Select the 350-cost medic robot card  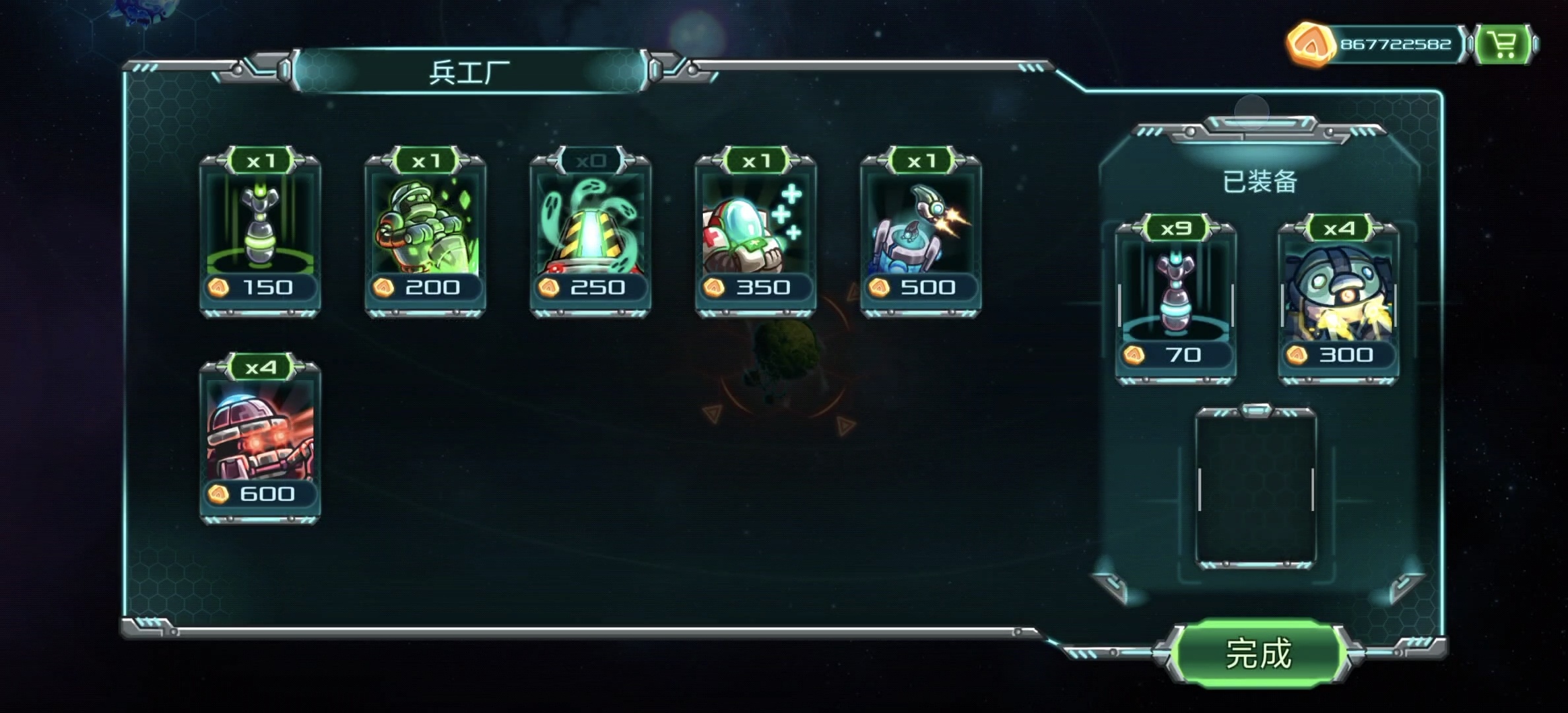pyautogui.click(x=756, y=234)
